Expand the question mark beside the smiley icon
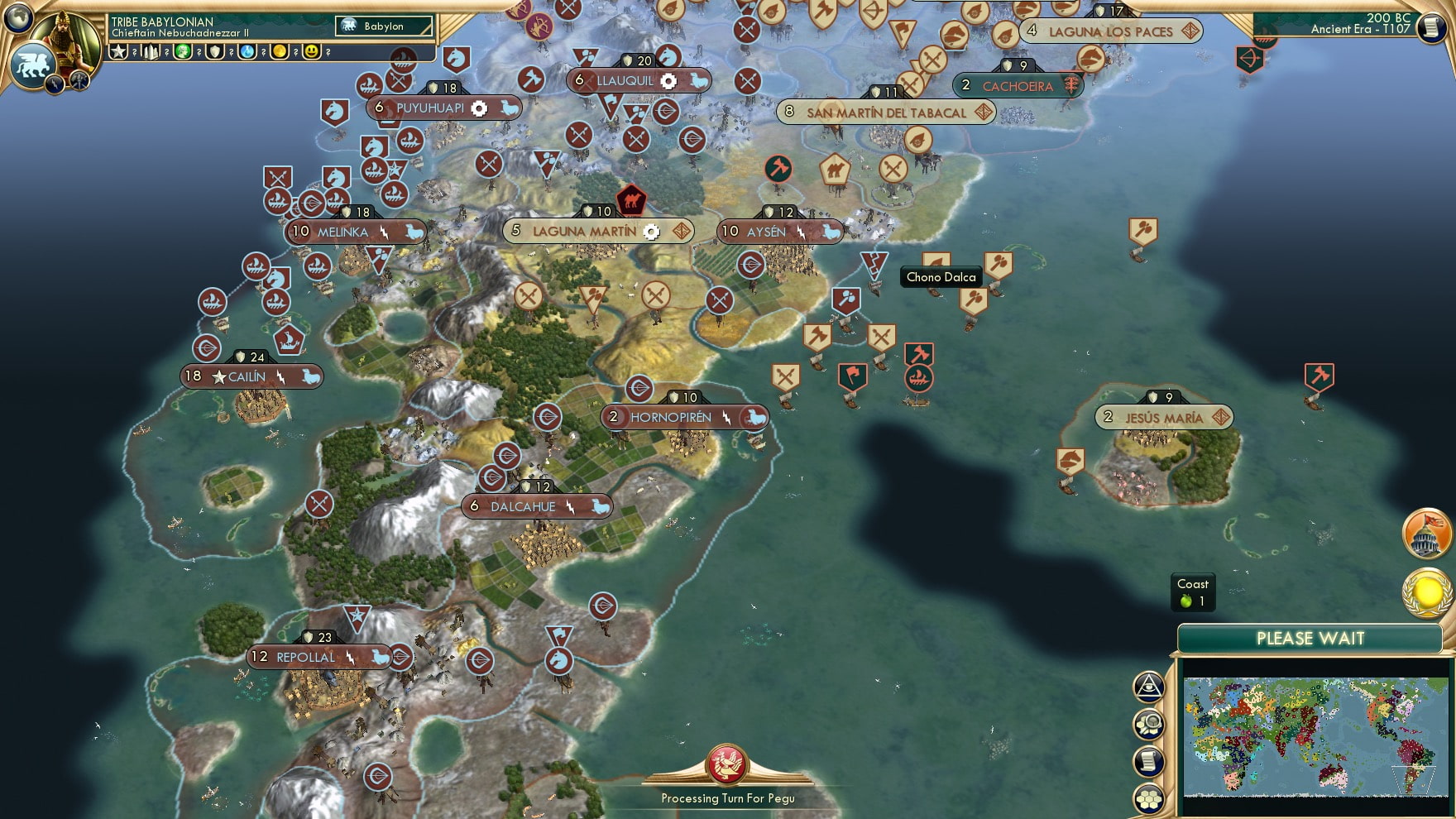 point(328,52)
